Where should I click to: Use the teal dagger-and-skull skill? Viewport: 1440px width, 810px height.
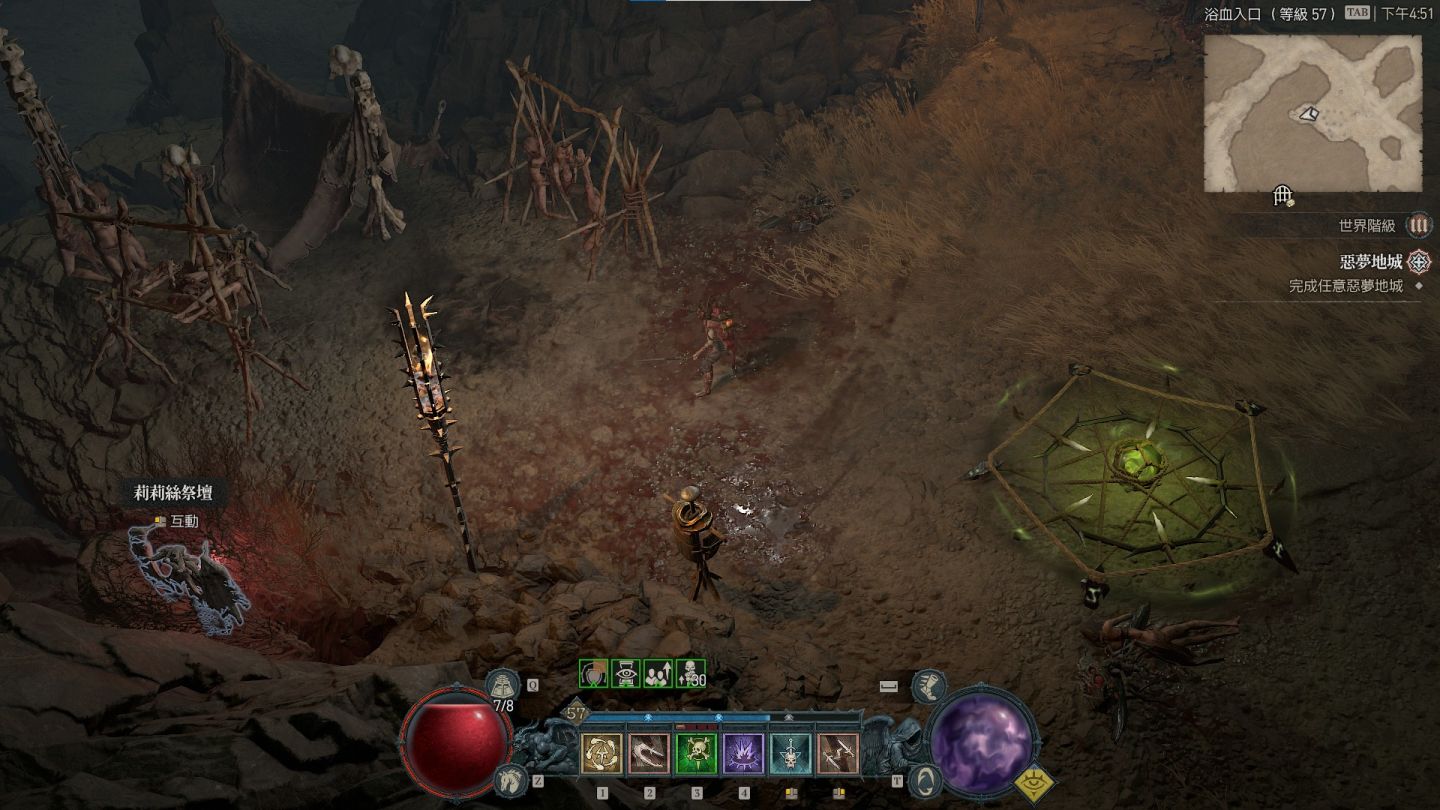(791, 754)
